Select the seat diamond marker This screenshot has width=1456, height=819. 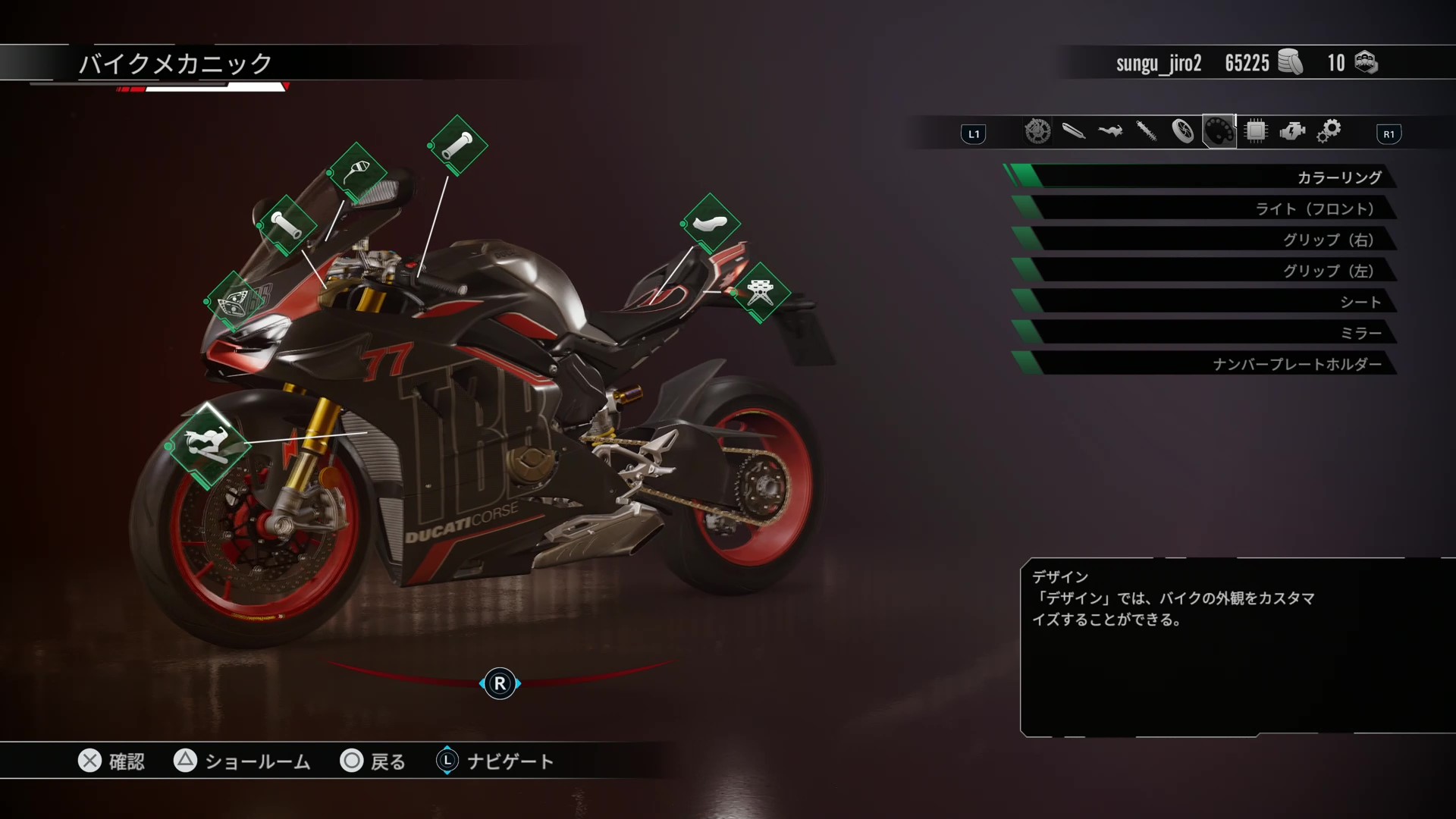[x=710, y=224]
